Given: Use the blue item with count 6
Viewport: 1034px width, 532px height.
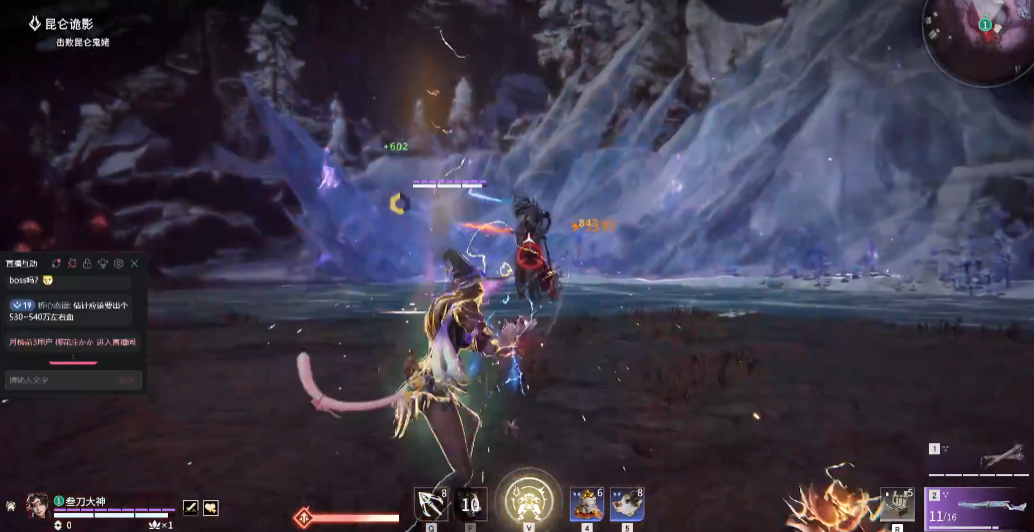Looking at the screenshot, I should click(x=587, y=503).
